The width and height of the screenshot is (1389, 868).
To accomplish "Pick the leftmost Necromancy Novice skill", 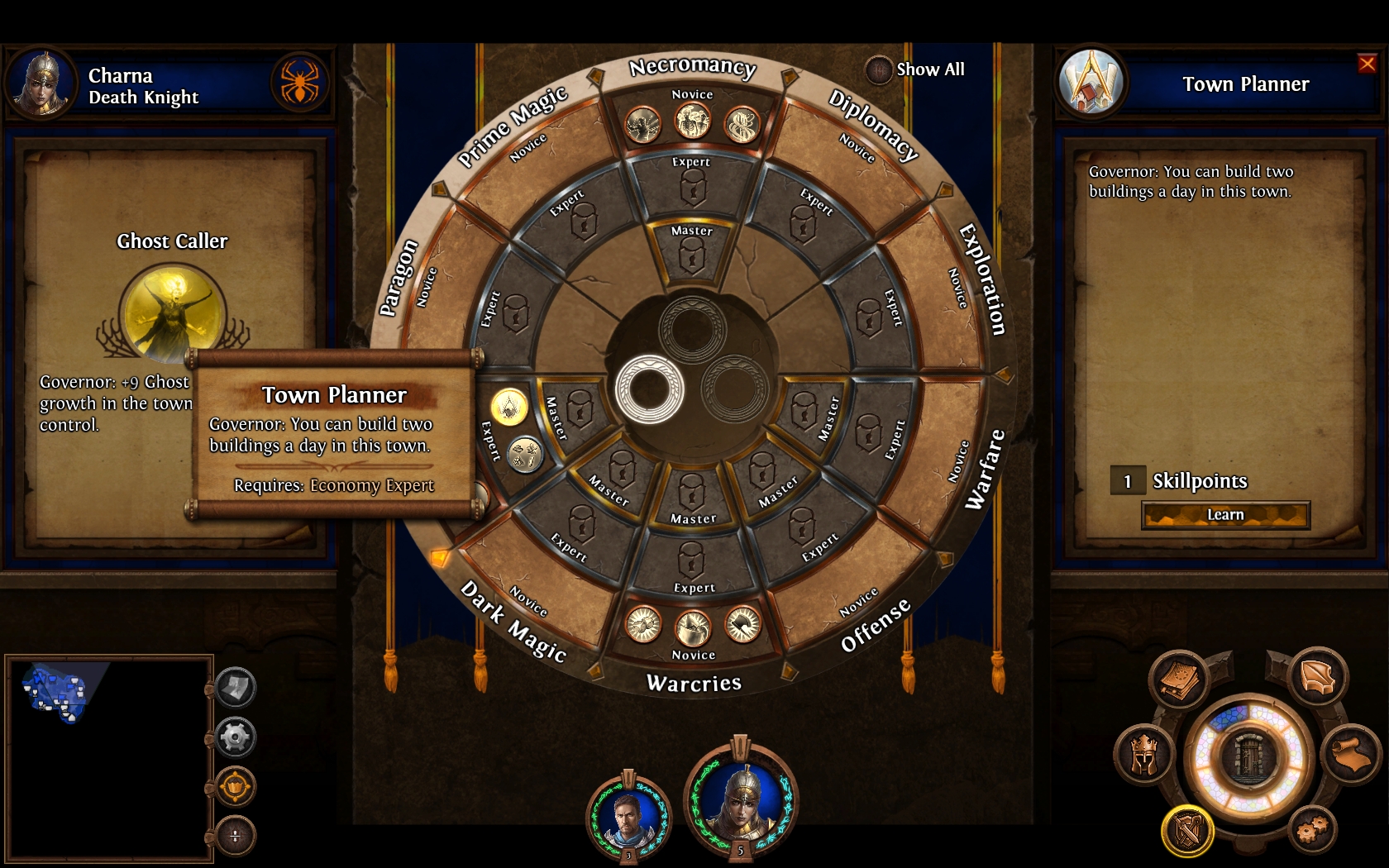I will click(642, 126).
